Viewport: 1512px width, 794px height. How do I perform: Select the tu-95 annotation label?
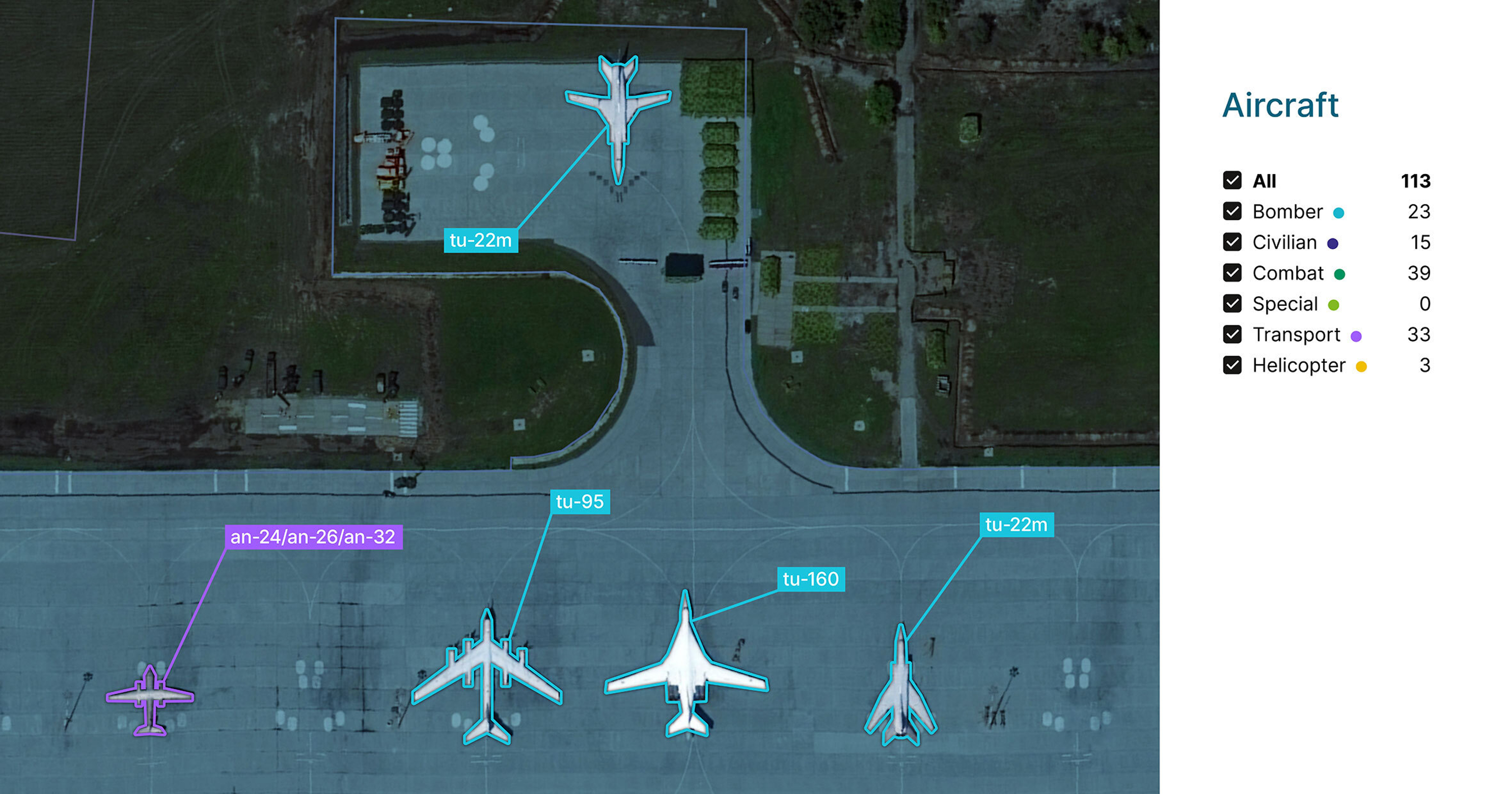tap(580, 501)
